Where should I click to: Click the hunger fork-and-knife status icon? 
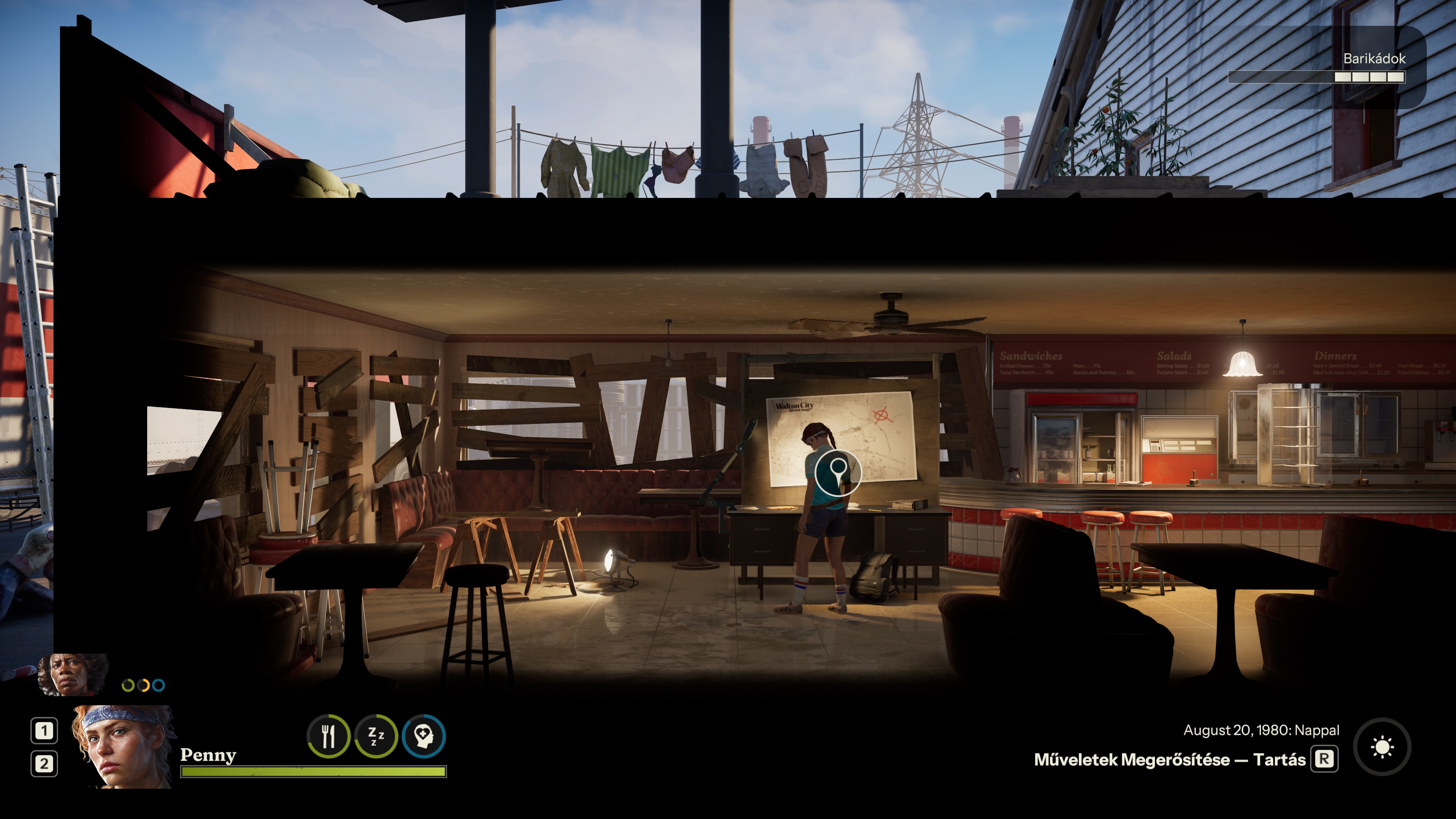click(328, 736)
